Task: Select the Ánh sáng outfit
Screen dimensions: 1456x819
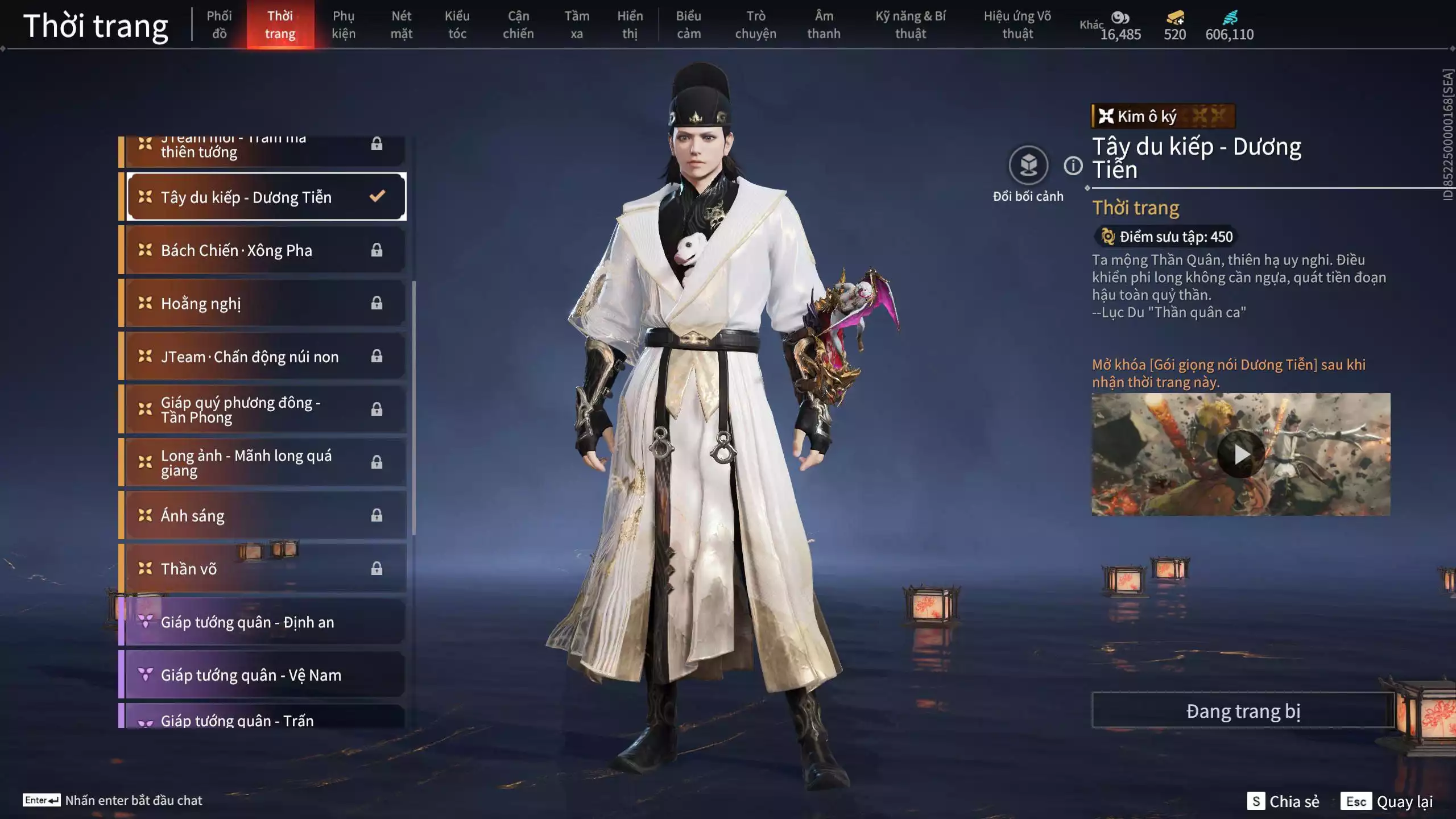Action: [264, 515]
